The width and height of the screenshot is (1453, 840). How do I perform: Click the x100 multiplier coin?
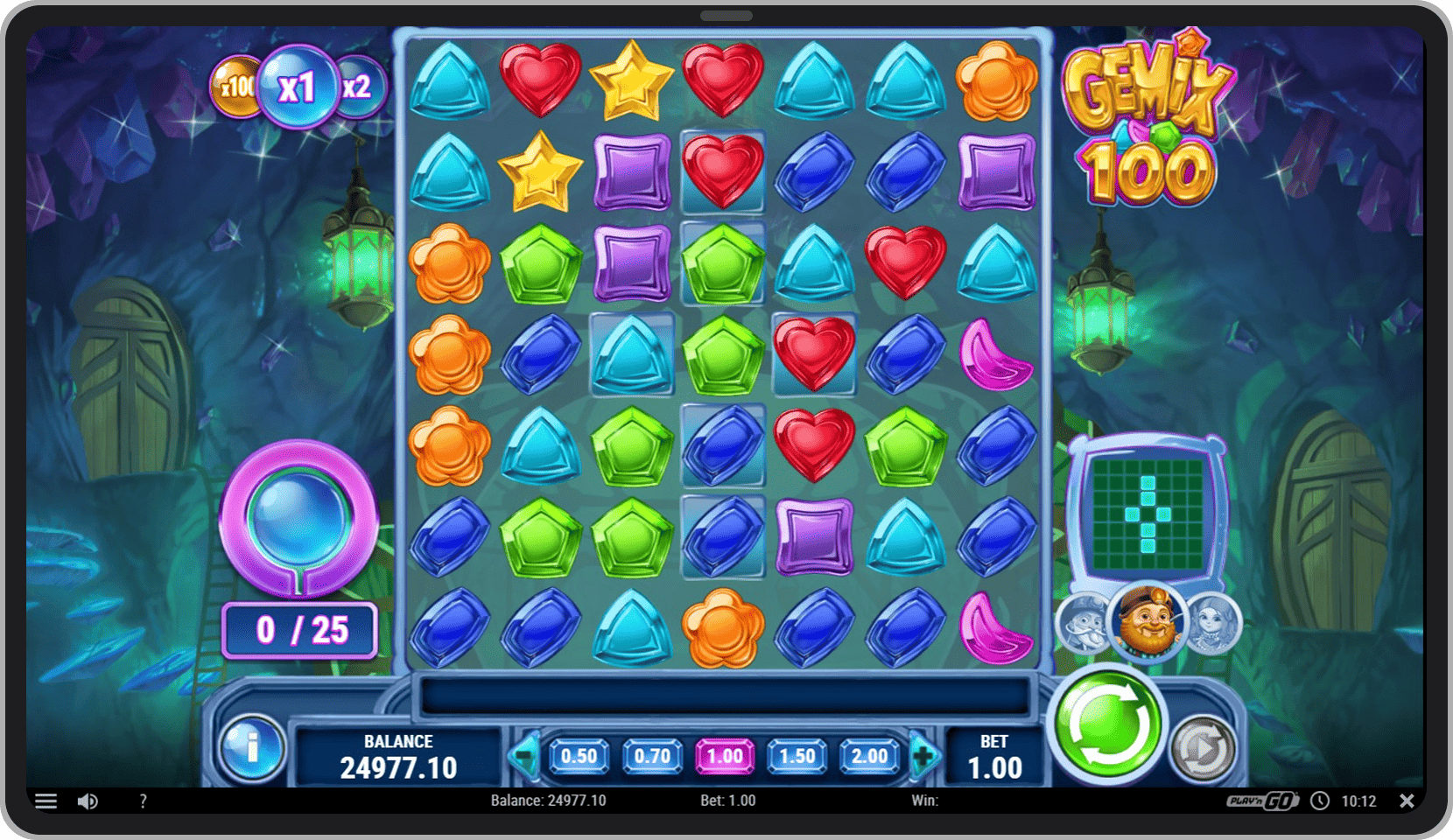(x=237, y=87)
